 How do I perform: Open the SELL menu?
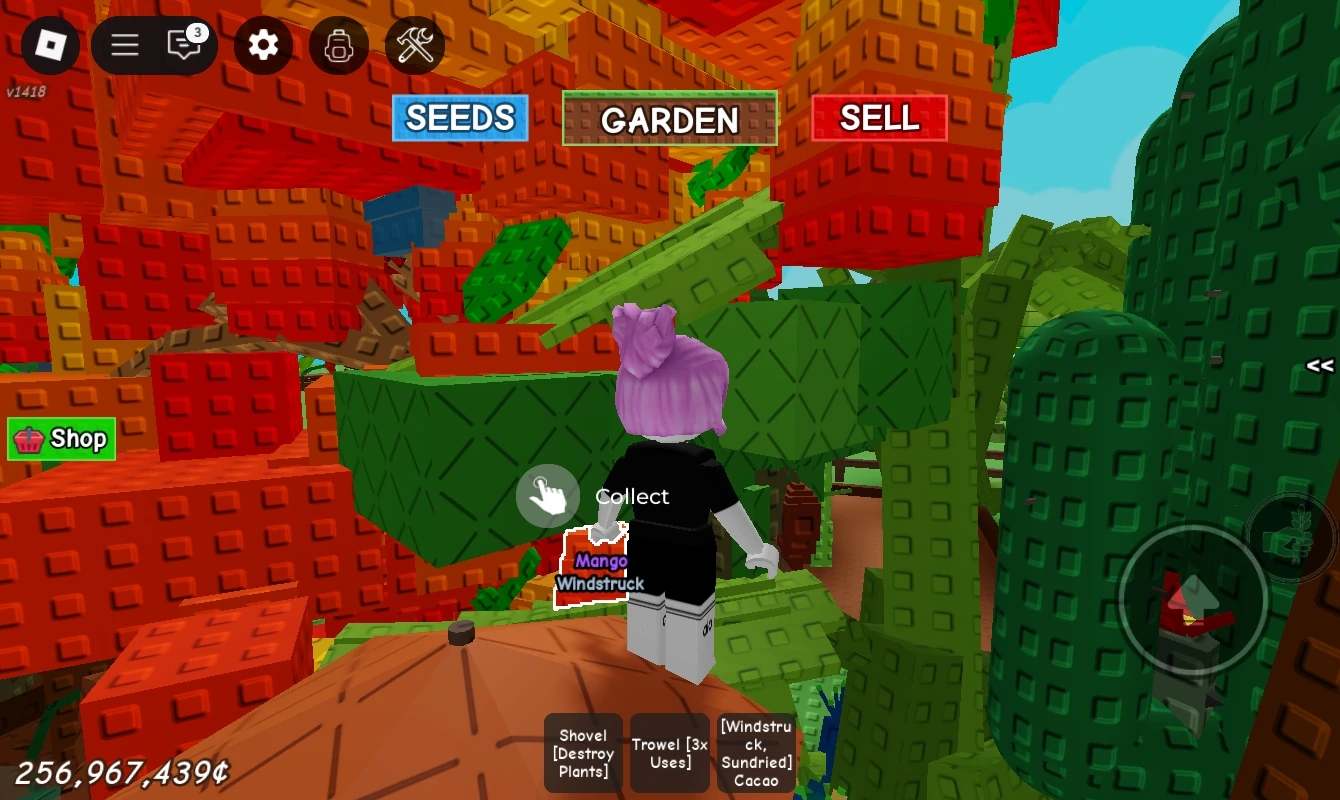(880, 118)
